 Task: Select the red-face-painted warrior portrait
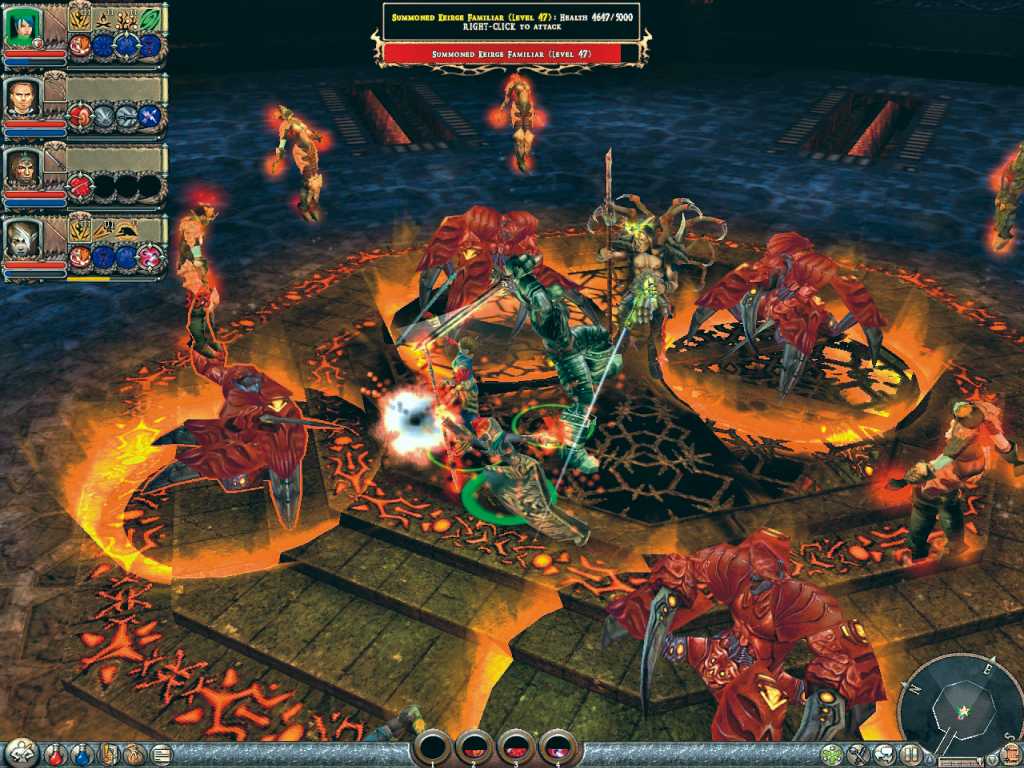20,168
